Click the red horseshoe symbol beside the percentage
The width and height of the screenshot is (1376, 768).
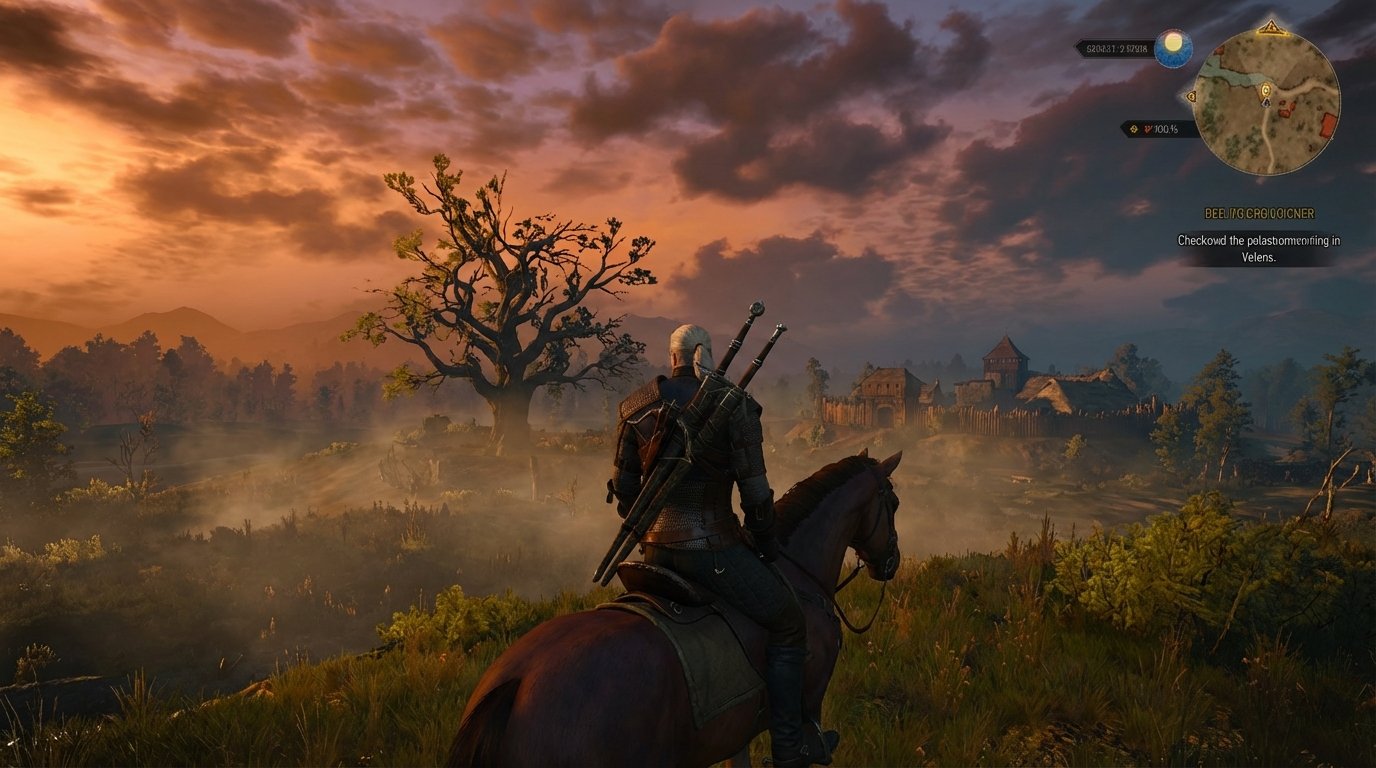click(x=1147, y=129)
